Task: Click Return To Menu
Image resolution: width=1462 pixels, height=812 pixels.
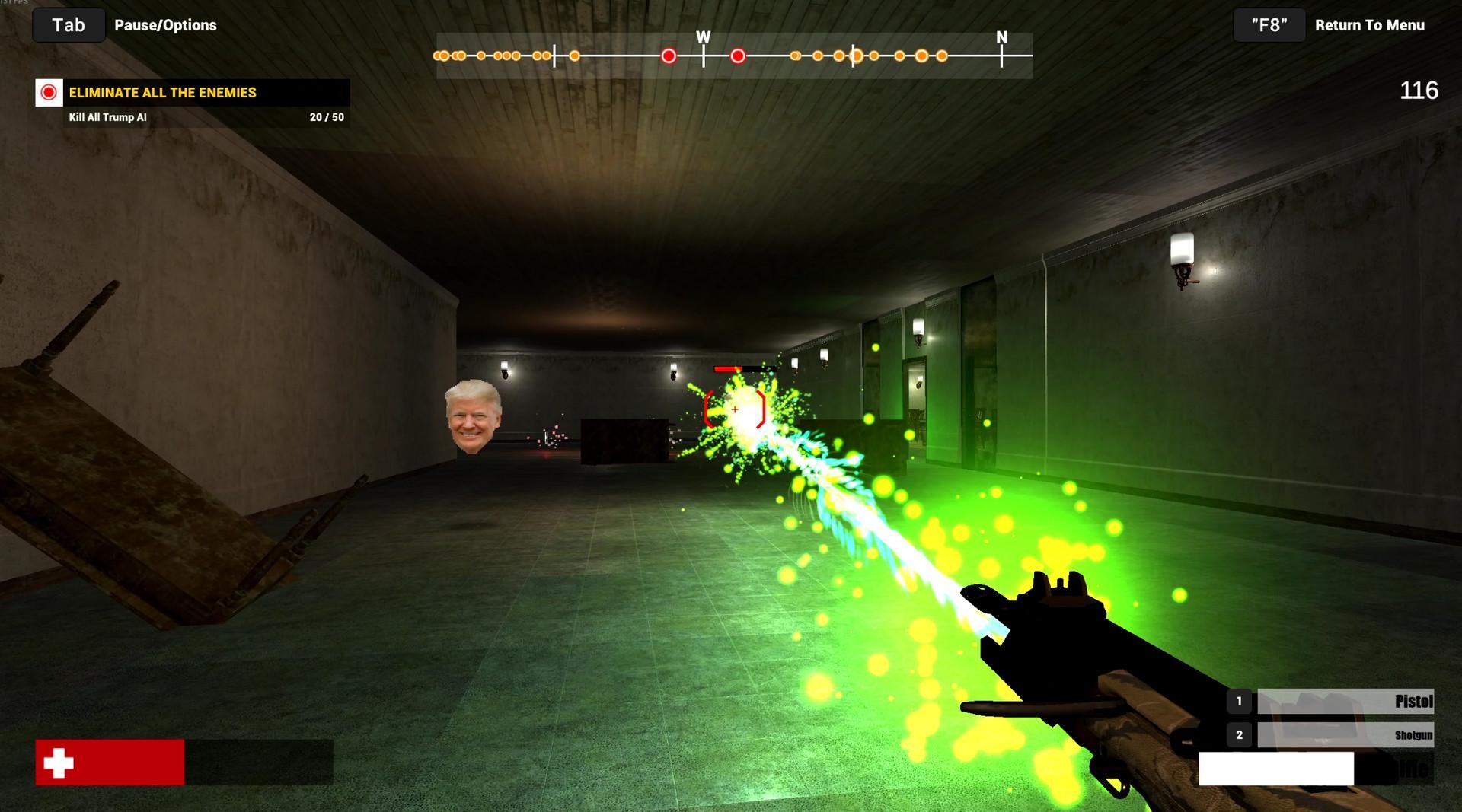Action: [1370, 24]
